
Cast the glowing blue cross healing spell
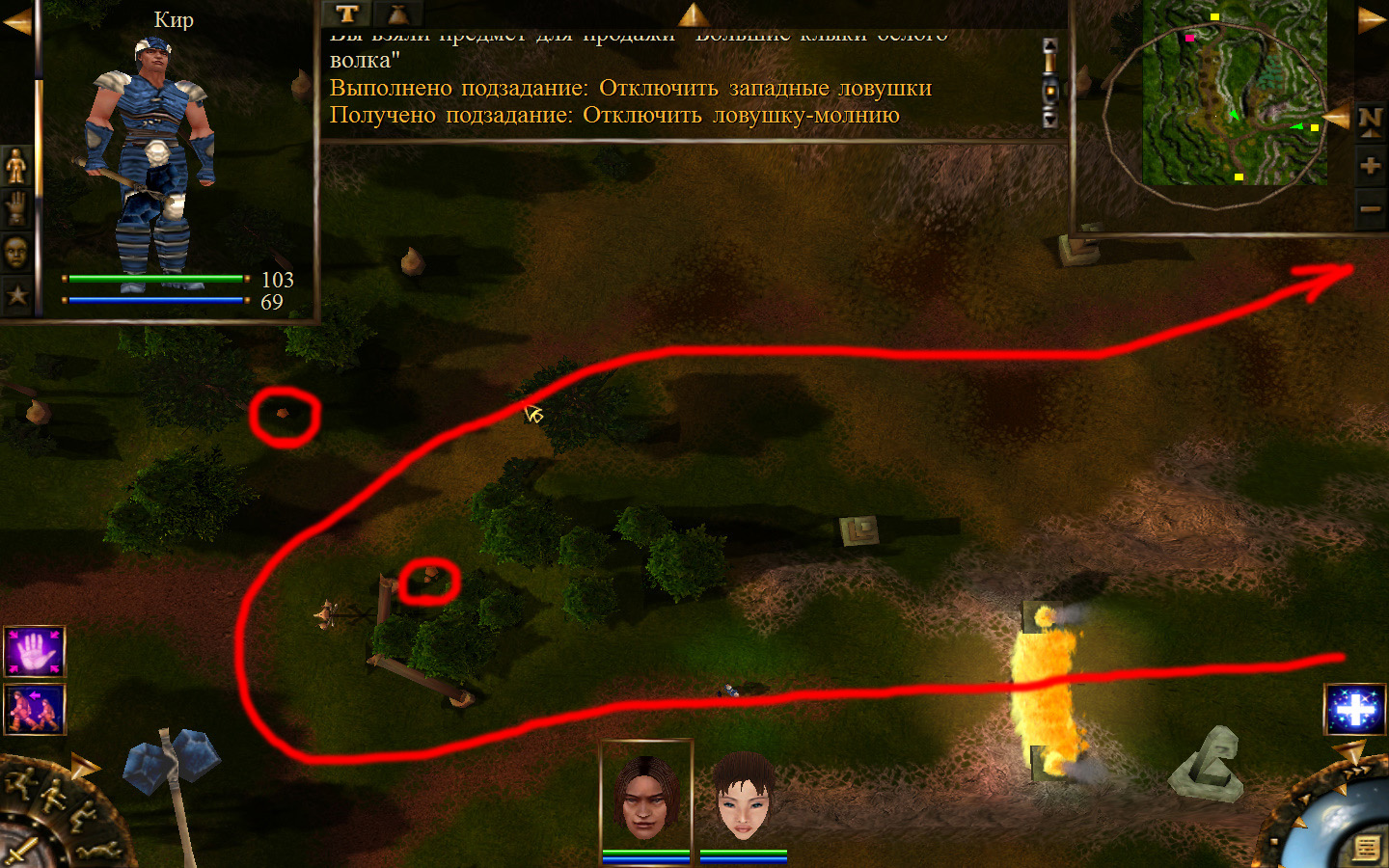point(1354,709)
